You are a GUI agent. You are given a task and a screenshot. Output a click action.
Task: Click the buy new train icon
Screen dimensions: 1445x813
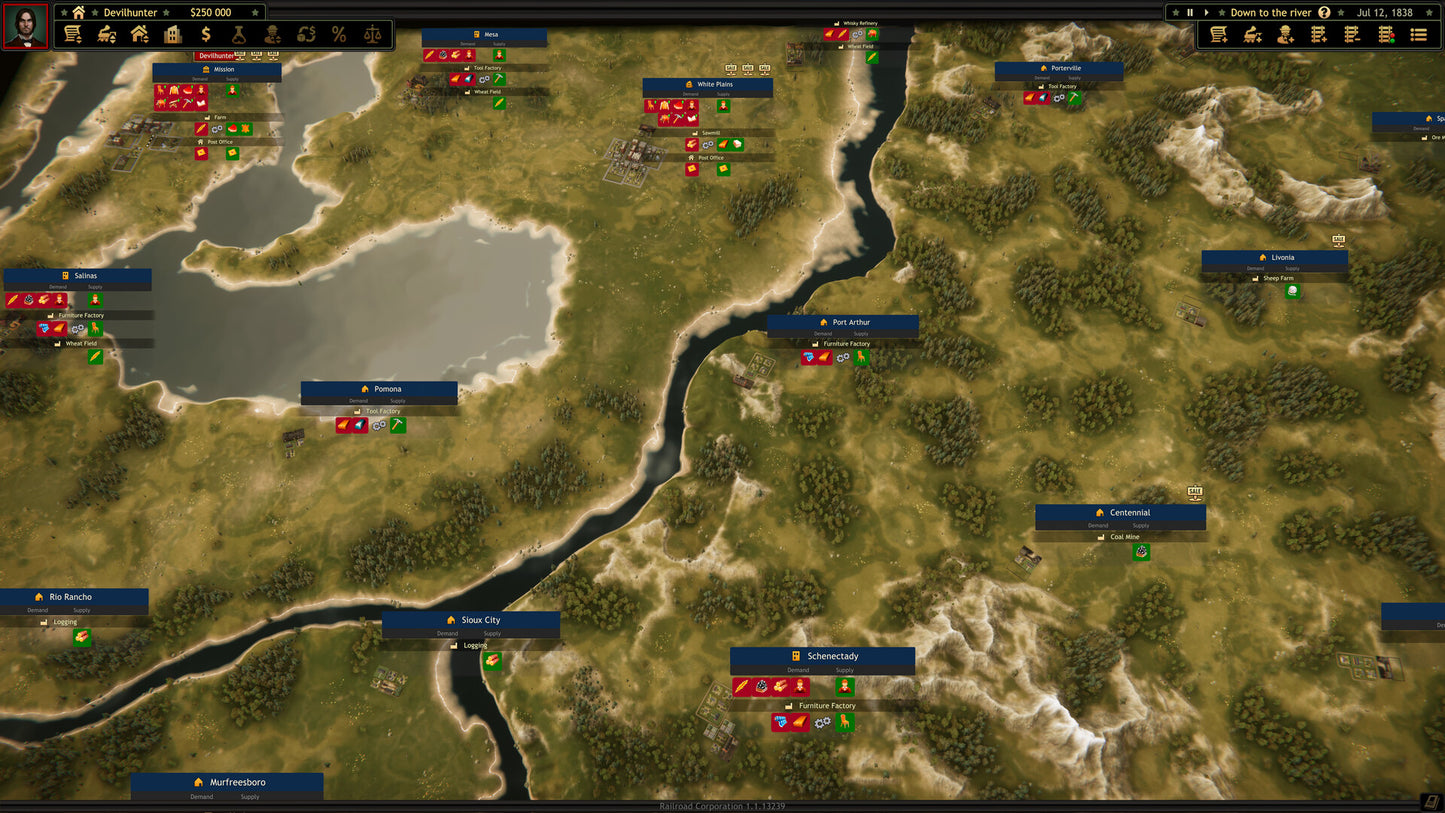pos(1252,33)
